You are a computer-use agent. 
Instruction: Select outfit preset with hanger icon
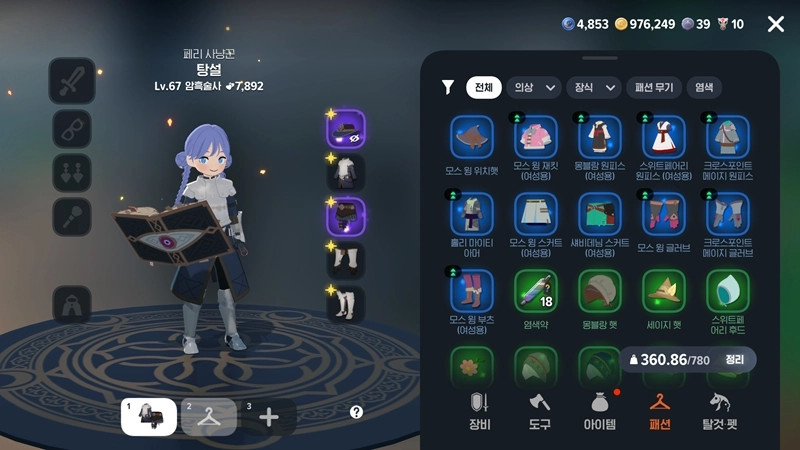tap(209, 416)
